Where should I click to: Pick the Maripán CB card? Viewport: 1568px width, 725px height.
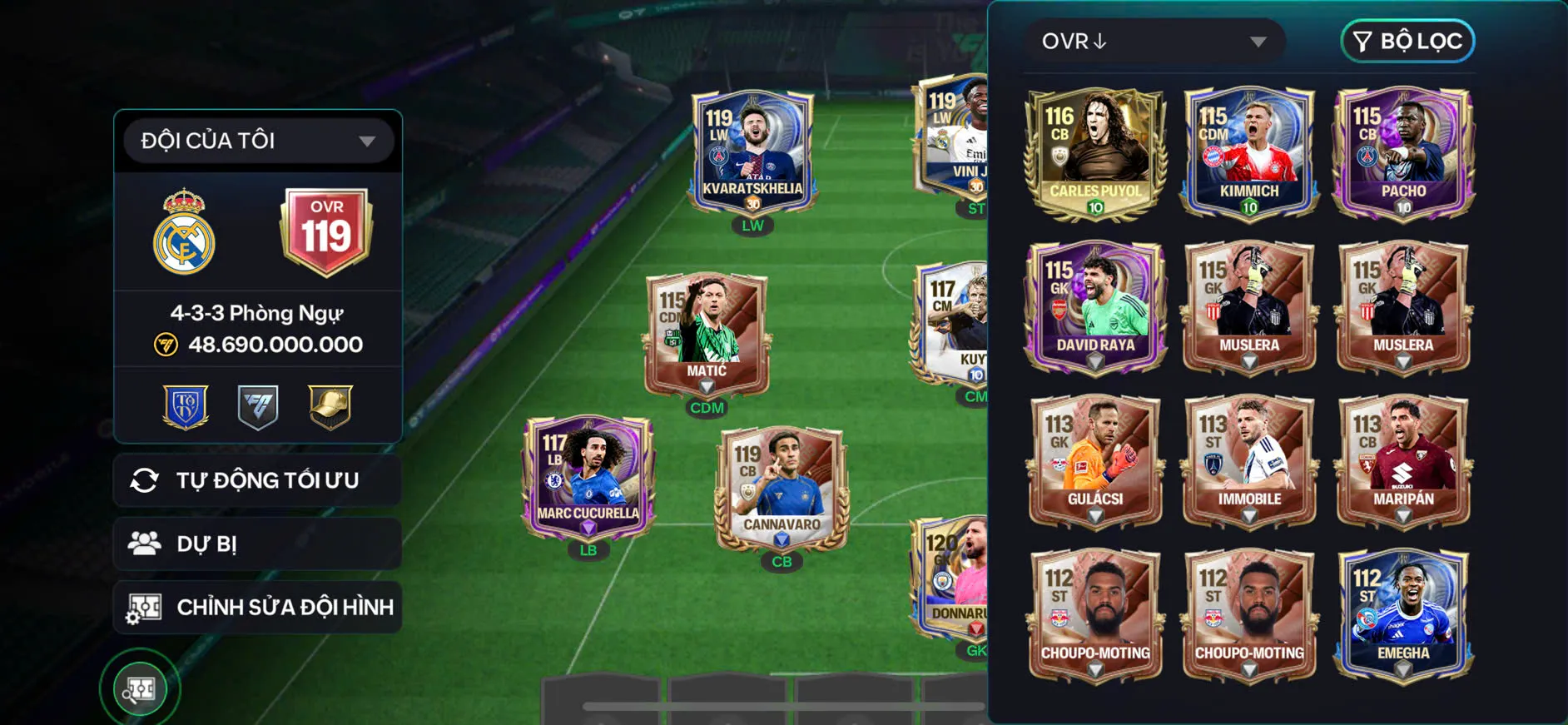click(x=1403, y=461)
